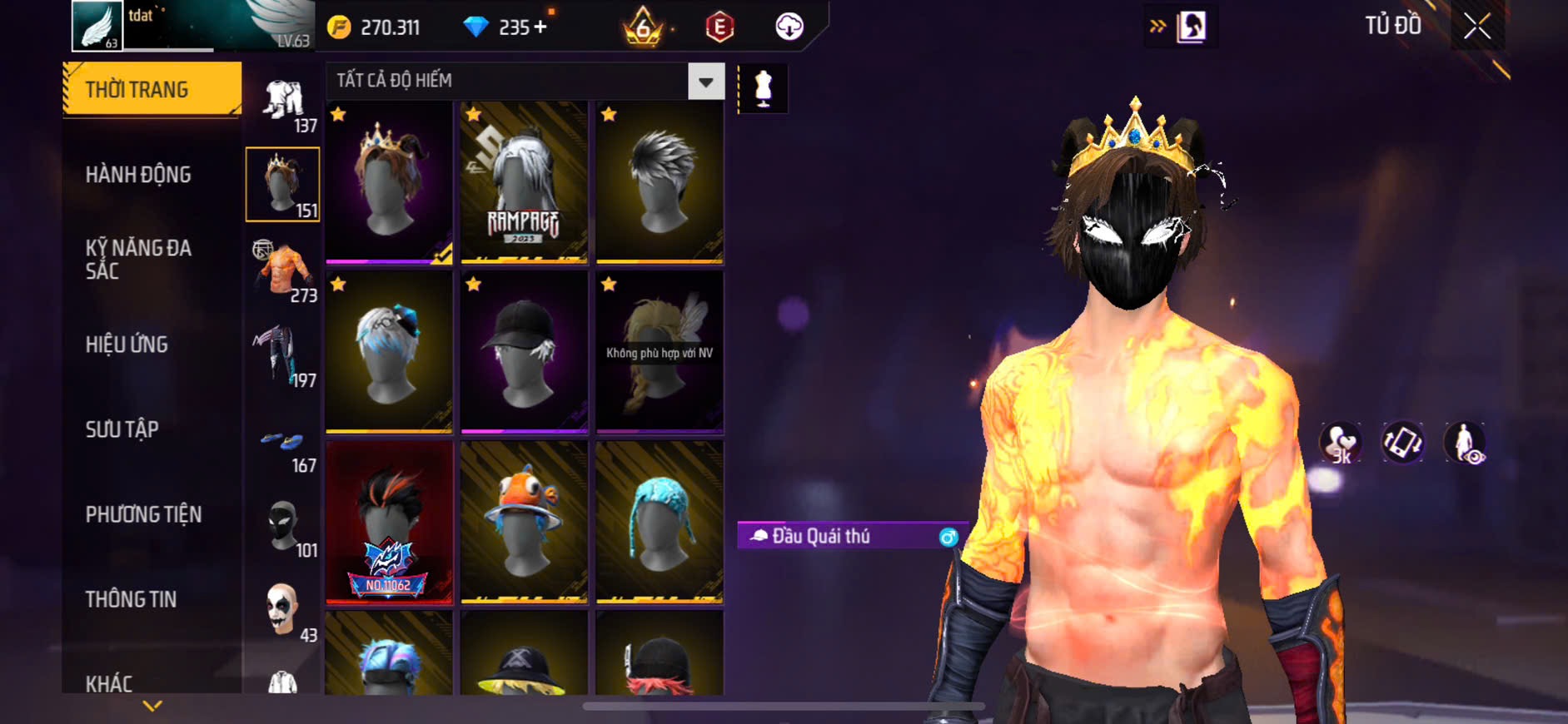This screenshot has height=724, width=1568.
Task: Choose the teal beanie headgear item
Action: click(x=659, y=522)
